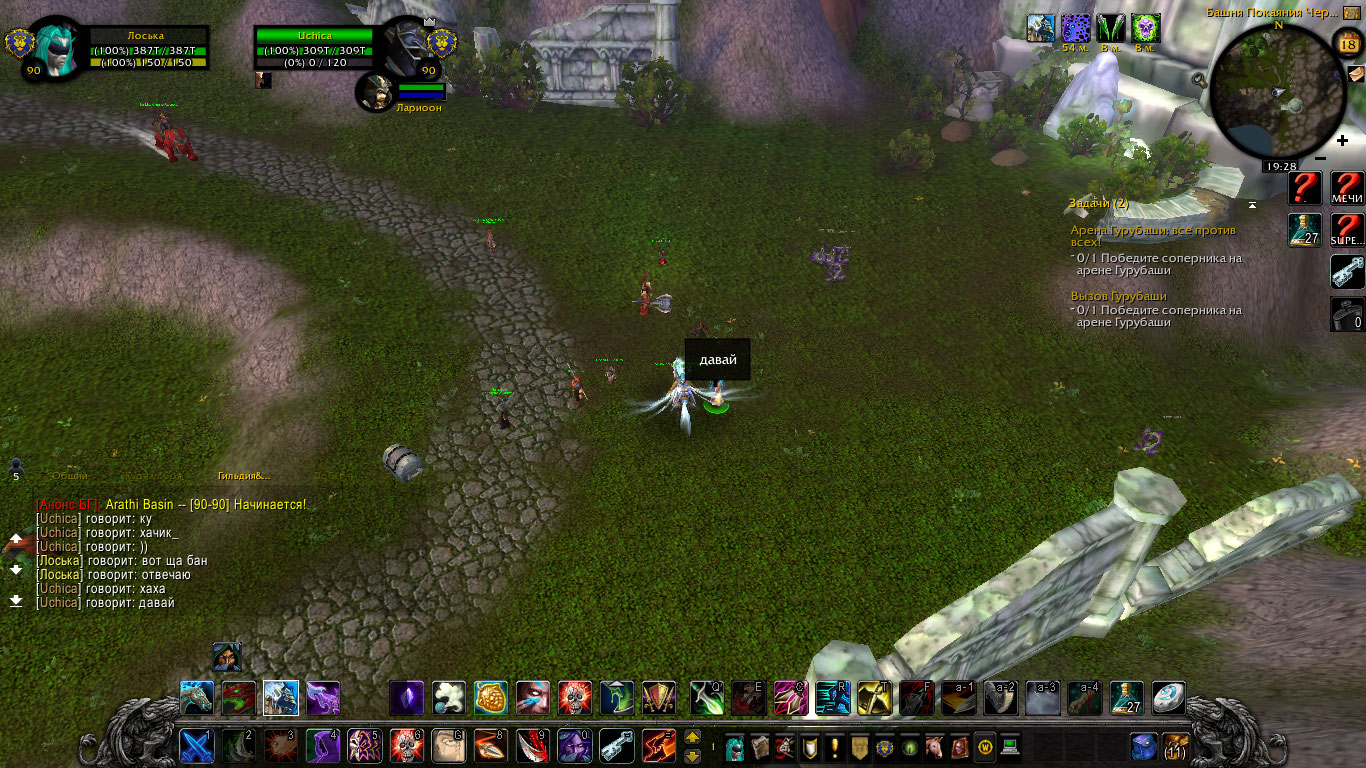
Task: Open the Гильдия chat tab
Action: [x=243, y=476]
